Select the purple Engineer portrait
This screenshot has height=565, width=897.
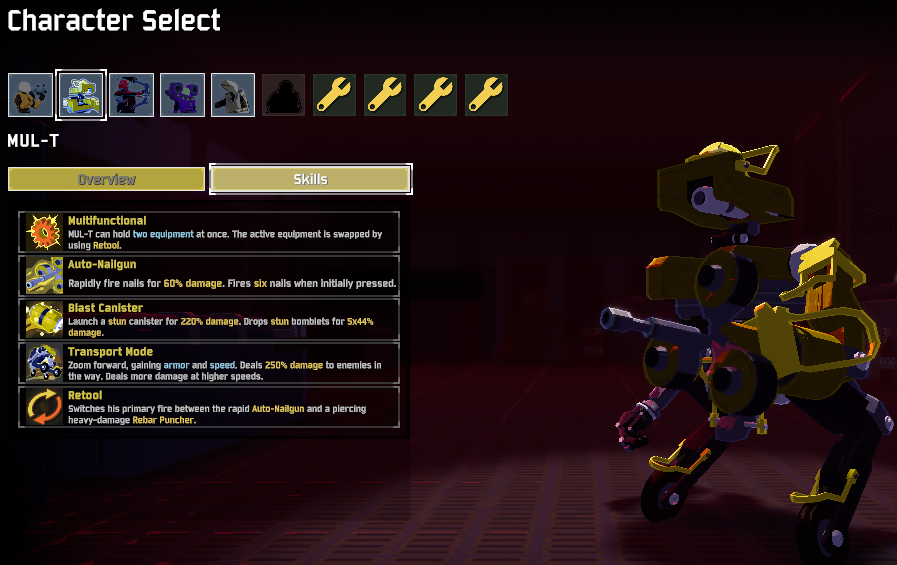pos(183,95)
